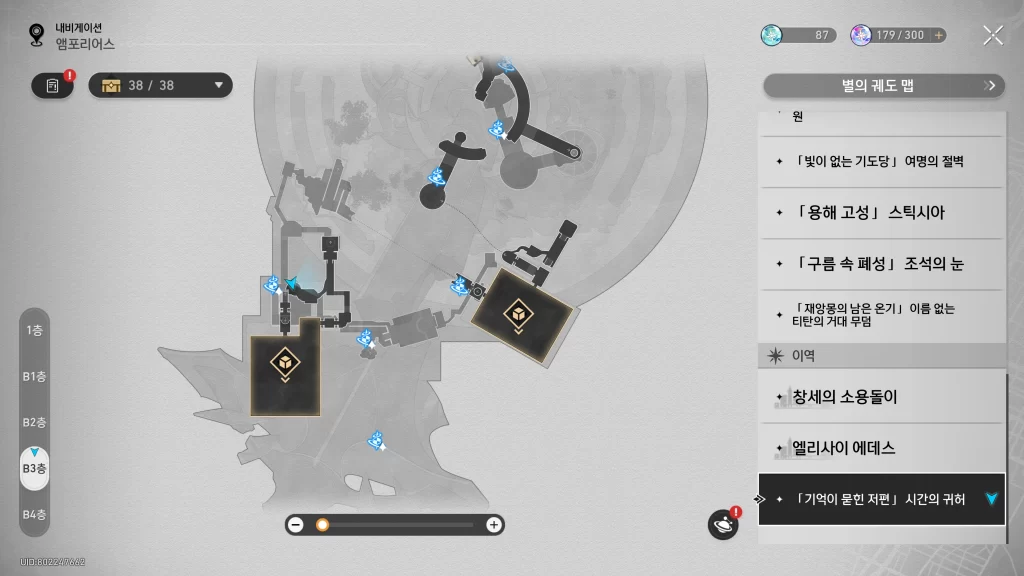Viewport: 1024px width, 576px height.
Task: Open the planet icon with red alert
Action: 722,524
